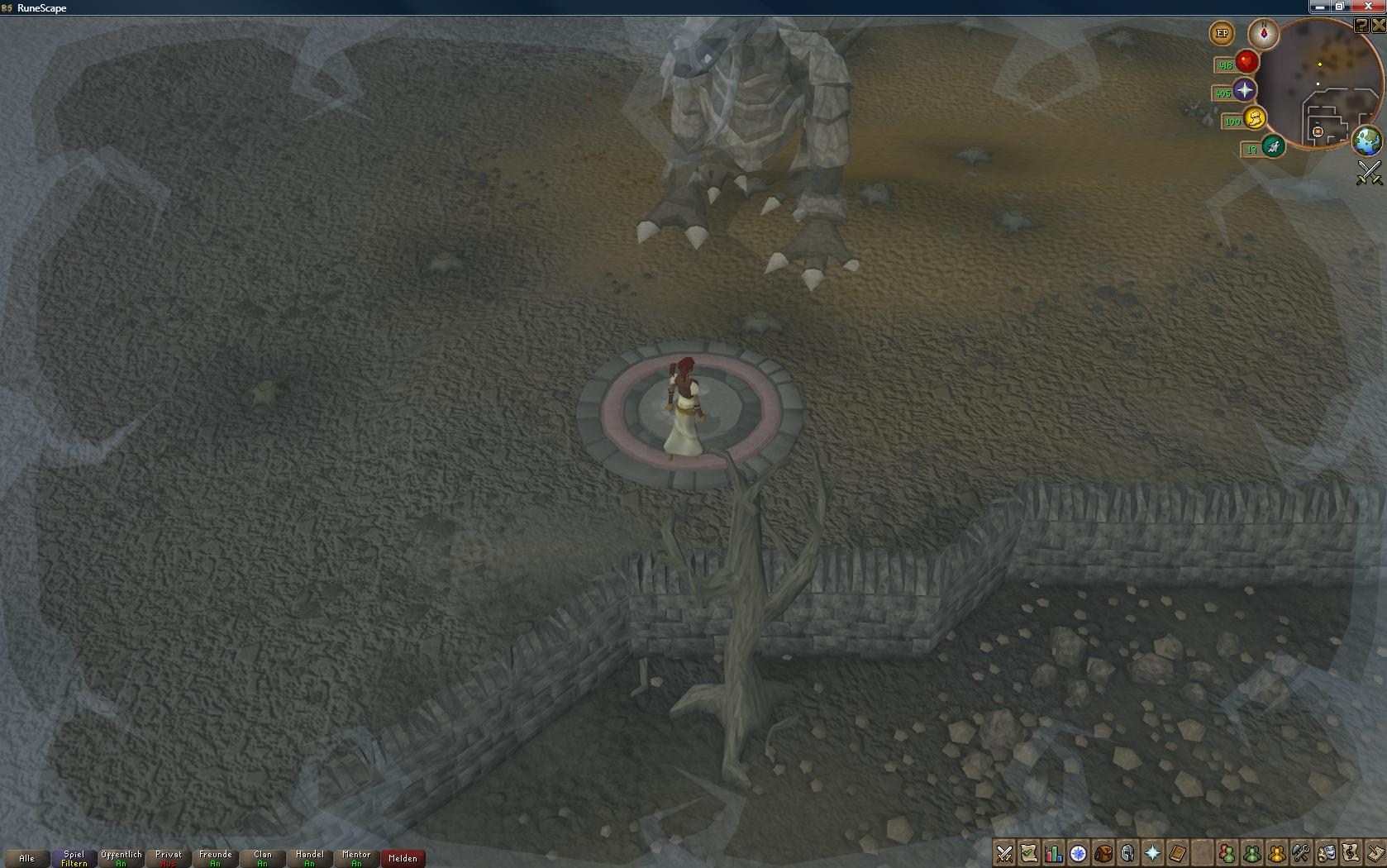Viewport: 1387px width, 868px height.
Task: Reset camera direction with the compass
Action: coord(1264,33)
